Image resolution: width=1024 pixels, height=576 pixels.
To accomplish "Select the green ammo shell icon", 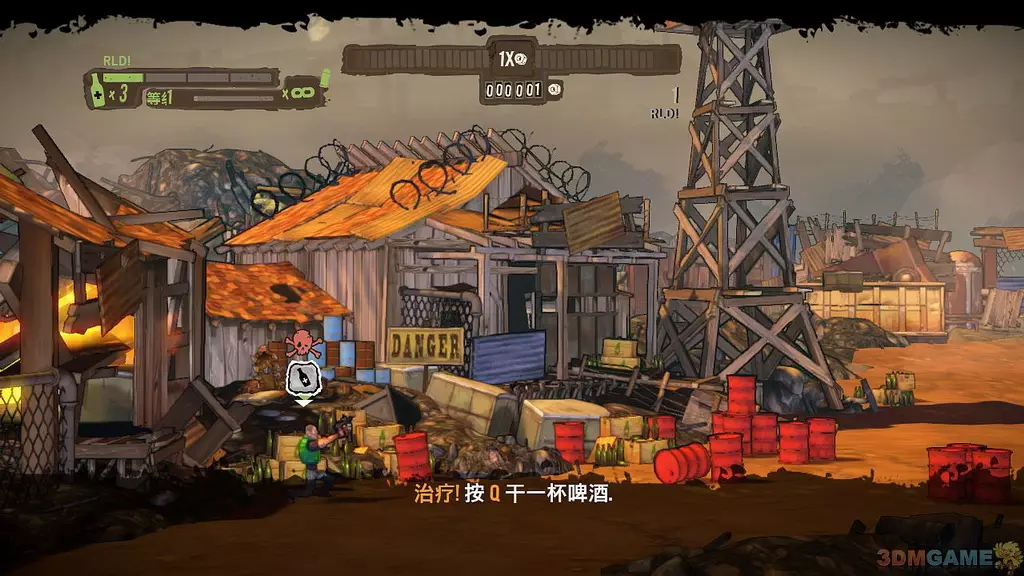I will coord(325,77).
